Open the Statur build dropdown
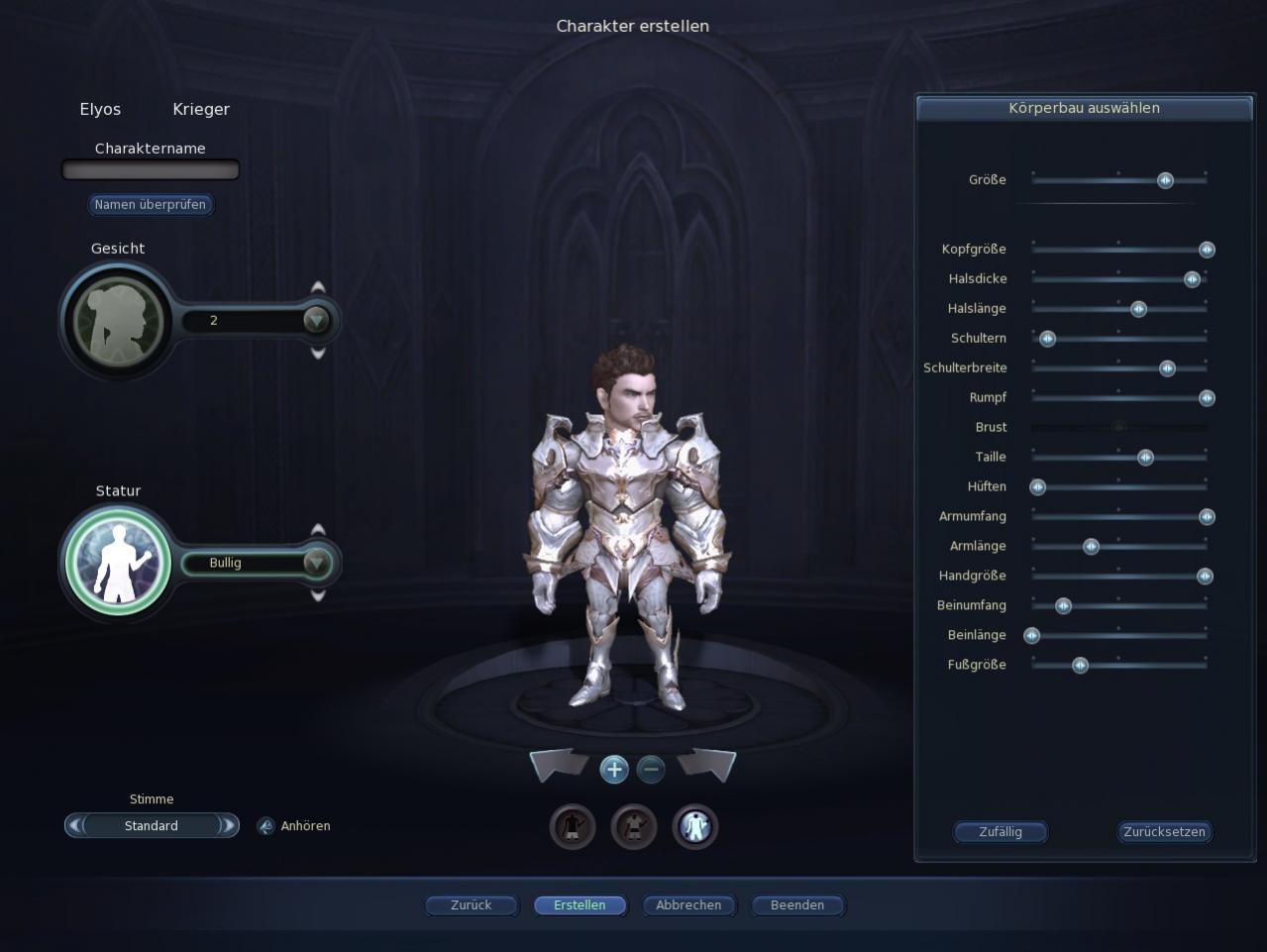1267x952 pixels. coord(316,563)
